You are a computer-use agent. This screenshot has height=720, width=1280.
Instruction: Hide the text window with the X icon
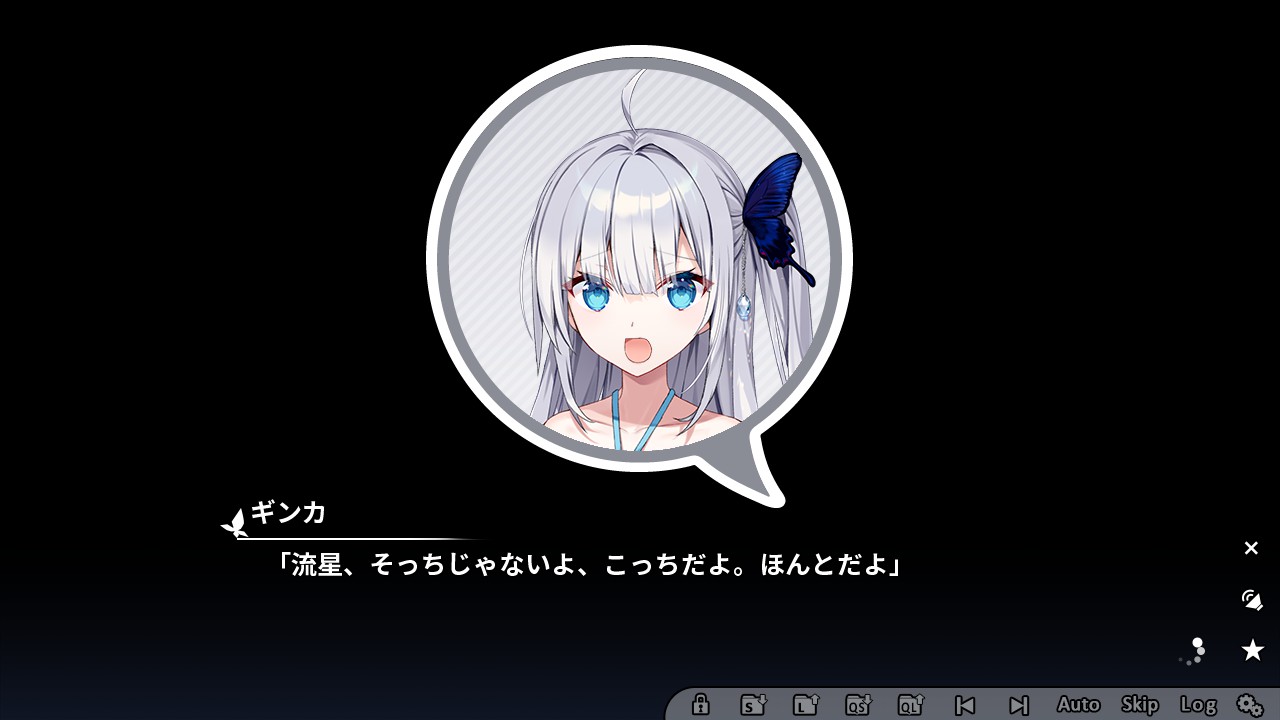point(1251,548)
